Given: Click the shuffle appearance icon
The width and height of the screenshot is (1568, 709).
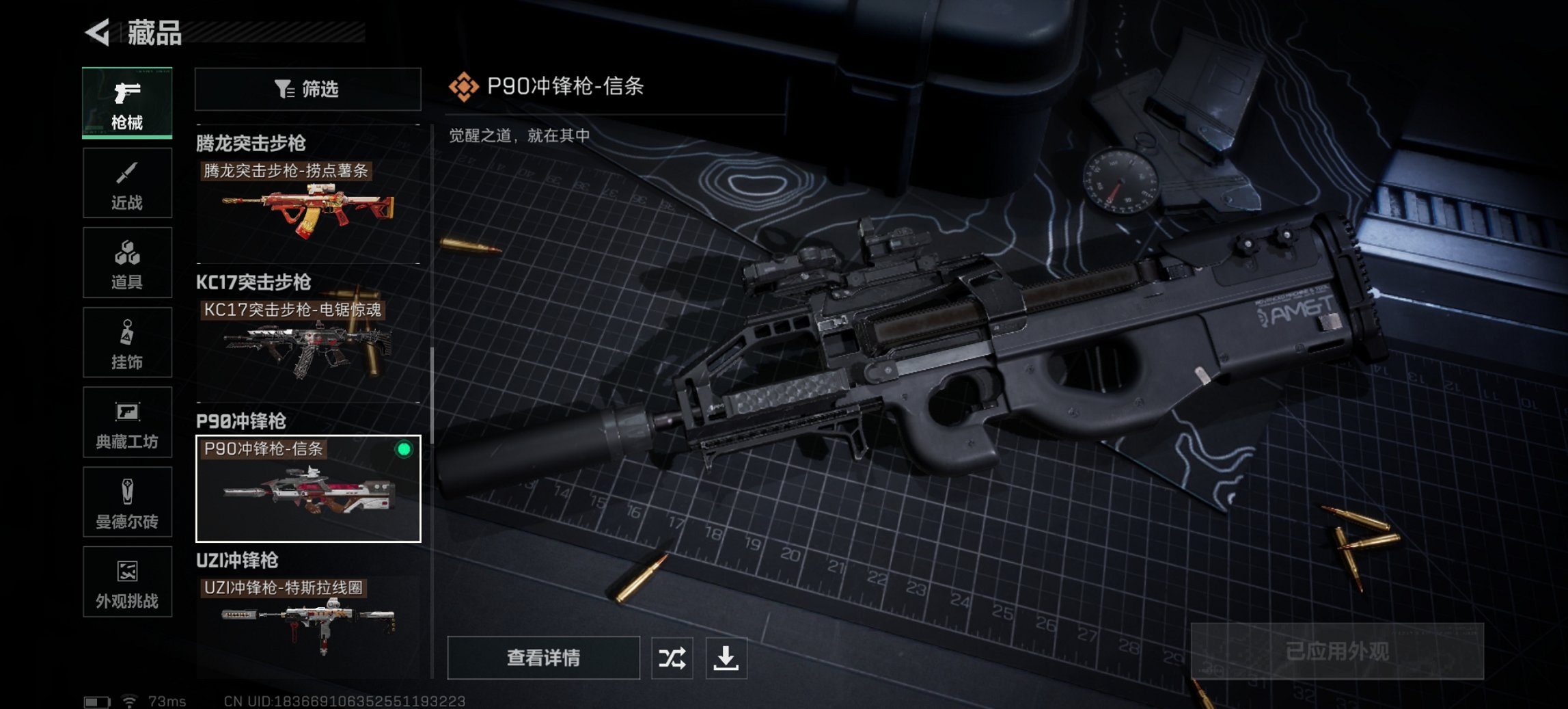Looking at the screenshot, I should [x=672, y=658].
